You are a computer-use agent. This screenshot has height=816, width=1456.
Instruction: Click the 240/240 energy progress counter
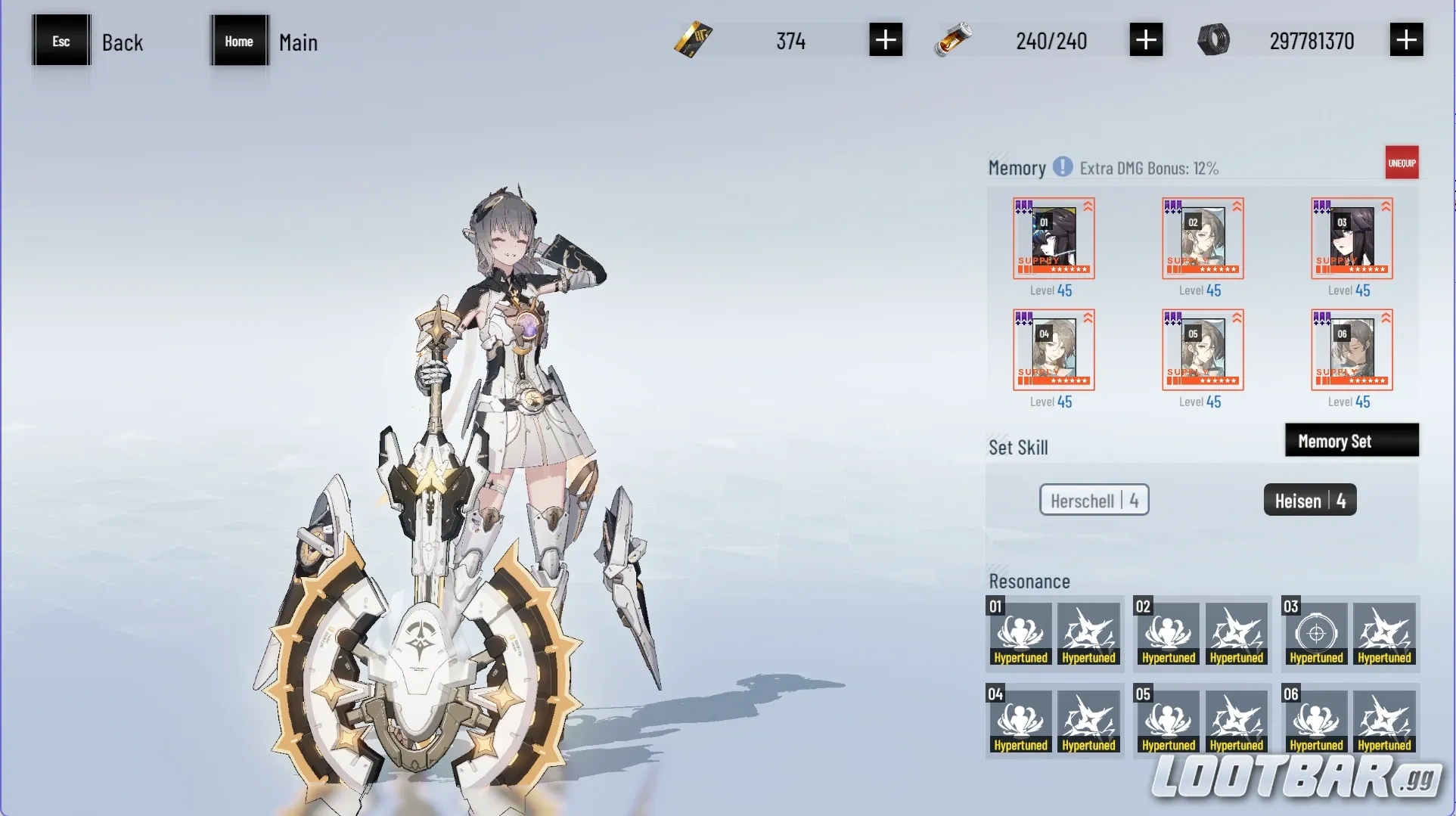click(1051, 41)
